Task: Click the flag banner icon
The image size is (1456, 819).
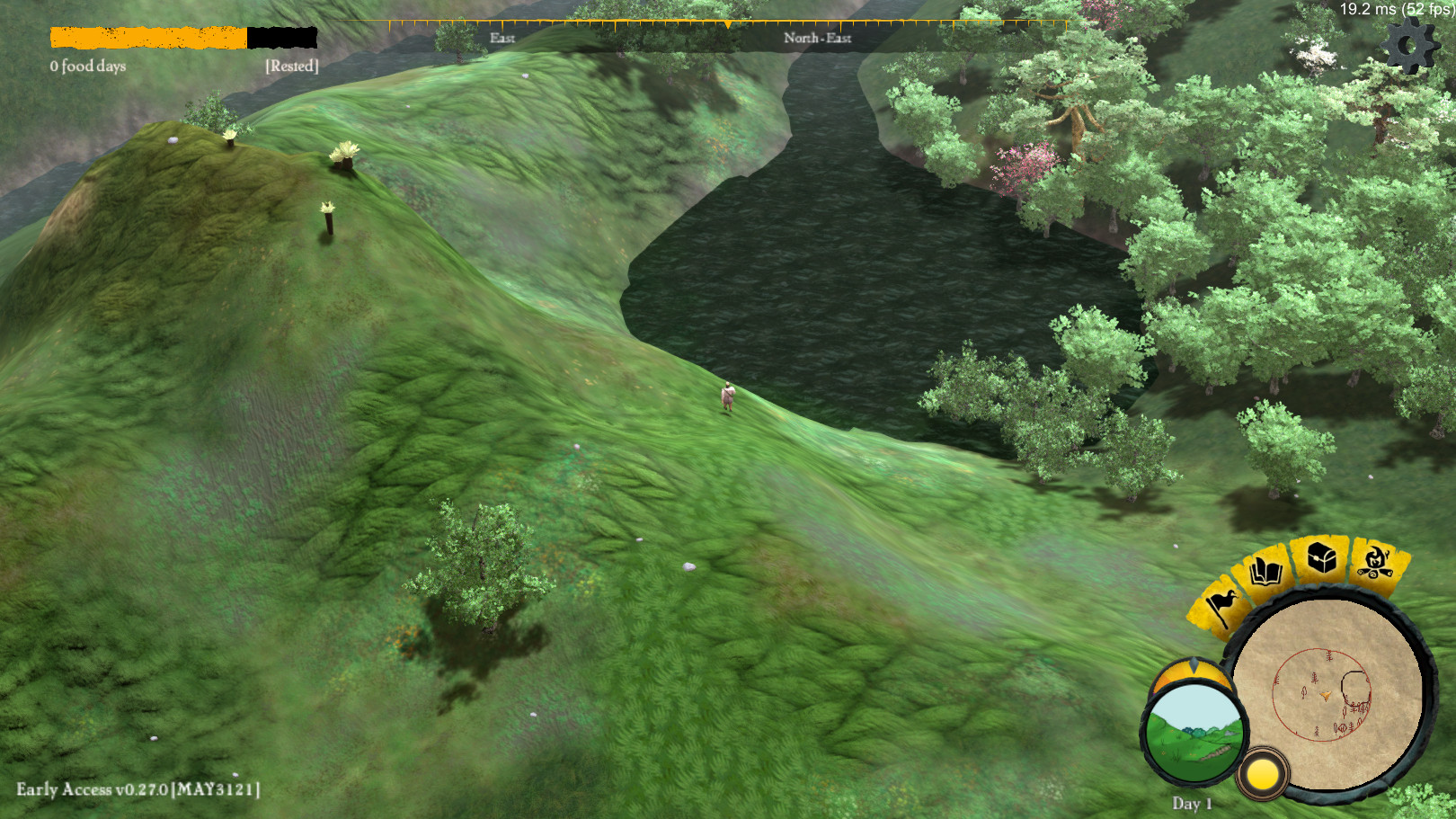Action: 1222,606
